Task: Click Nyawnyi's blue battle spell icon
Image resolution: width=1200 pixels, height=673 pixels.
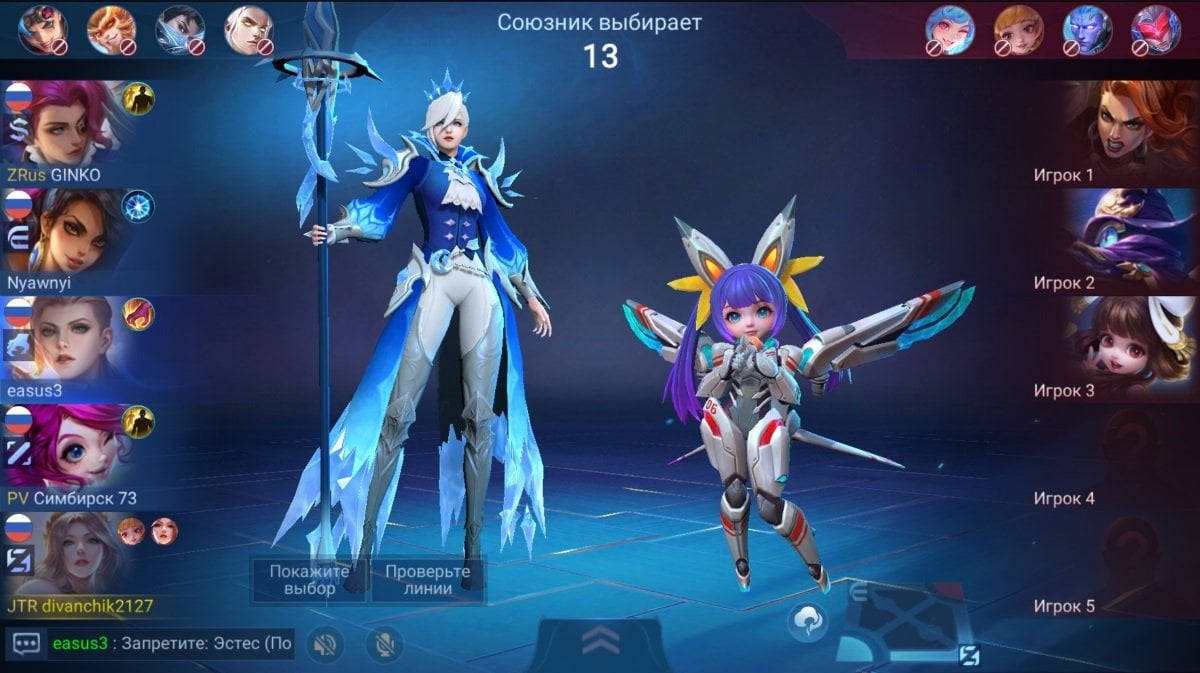Action: click(x=138, y=206)
